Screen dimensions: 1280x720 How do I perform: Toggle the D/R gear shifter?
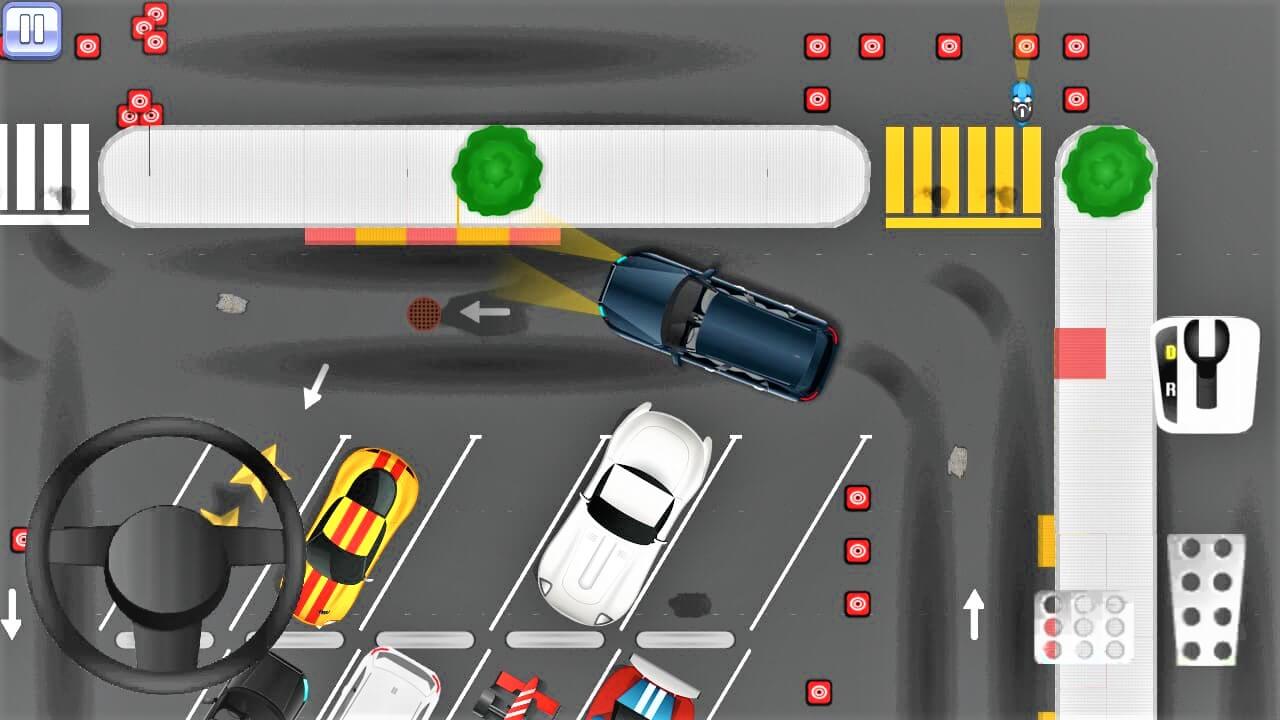(1204, 374)
